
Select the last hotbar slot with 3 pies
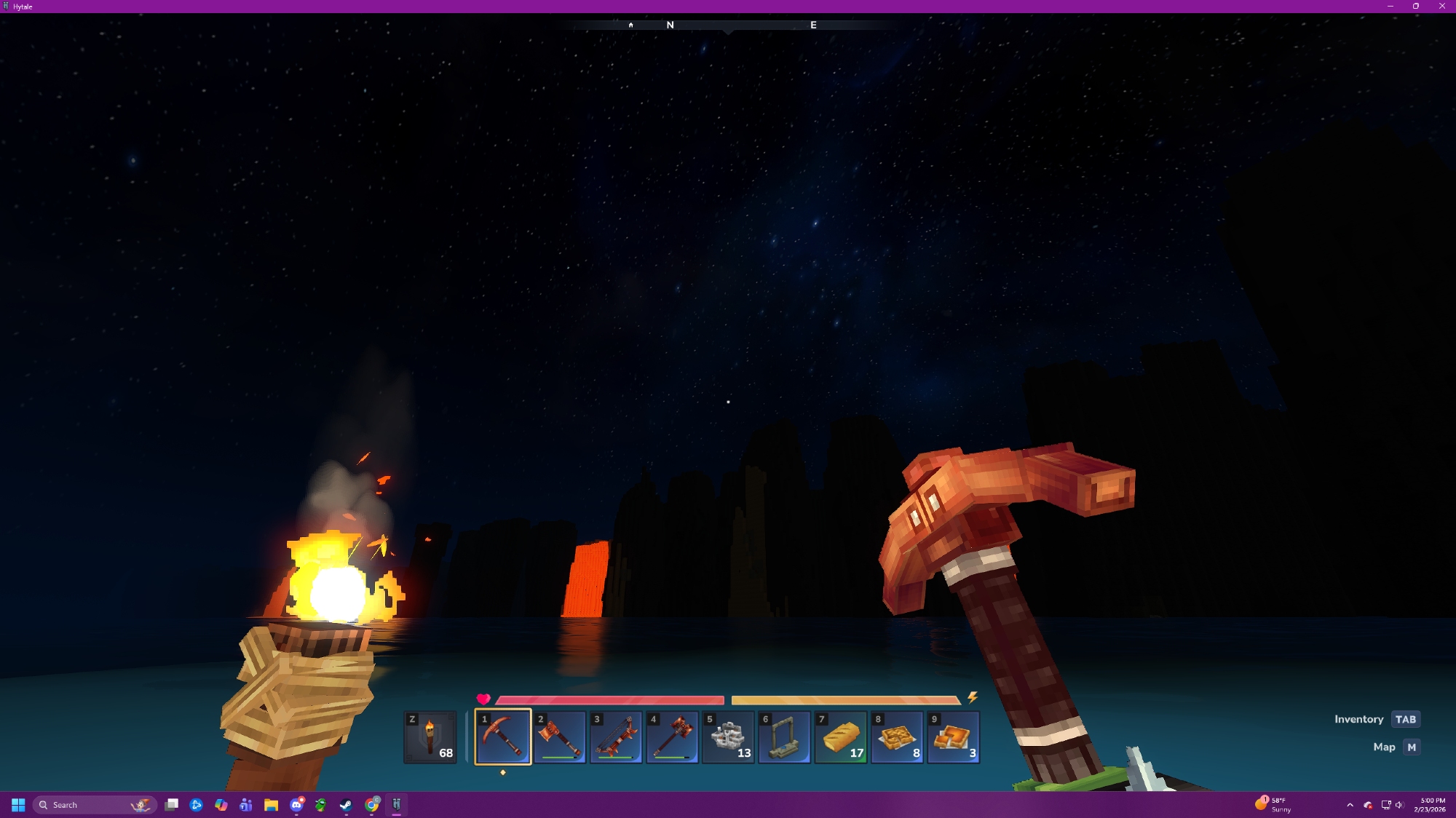pos(953,736)
